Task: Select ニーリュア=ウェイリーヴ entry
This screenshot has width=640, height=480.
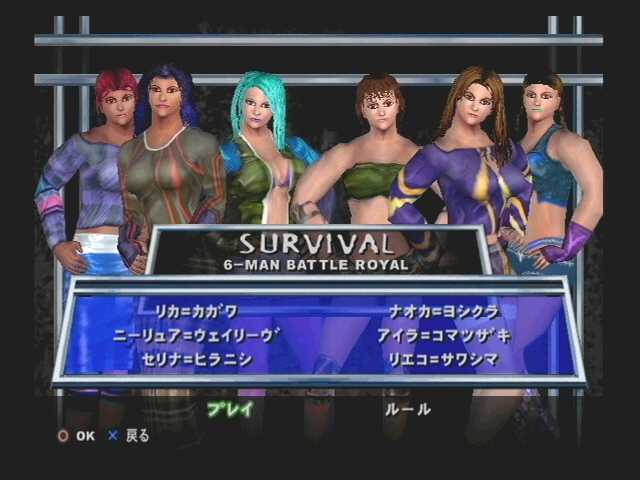Action: pos(212,336)
